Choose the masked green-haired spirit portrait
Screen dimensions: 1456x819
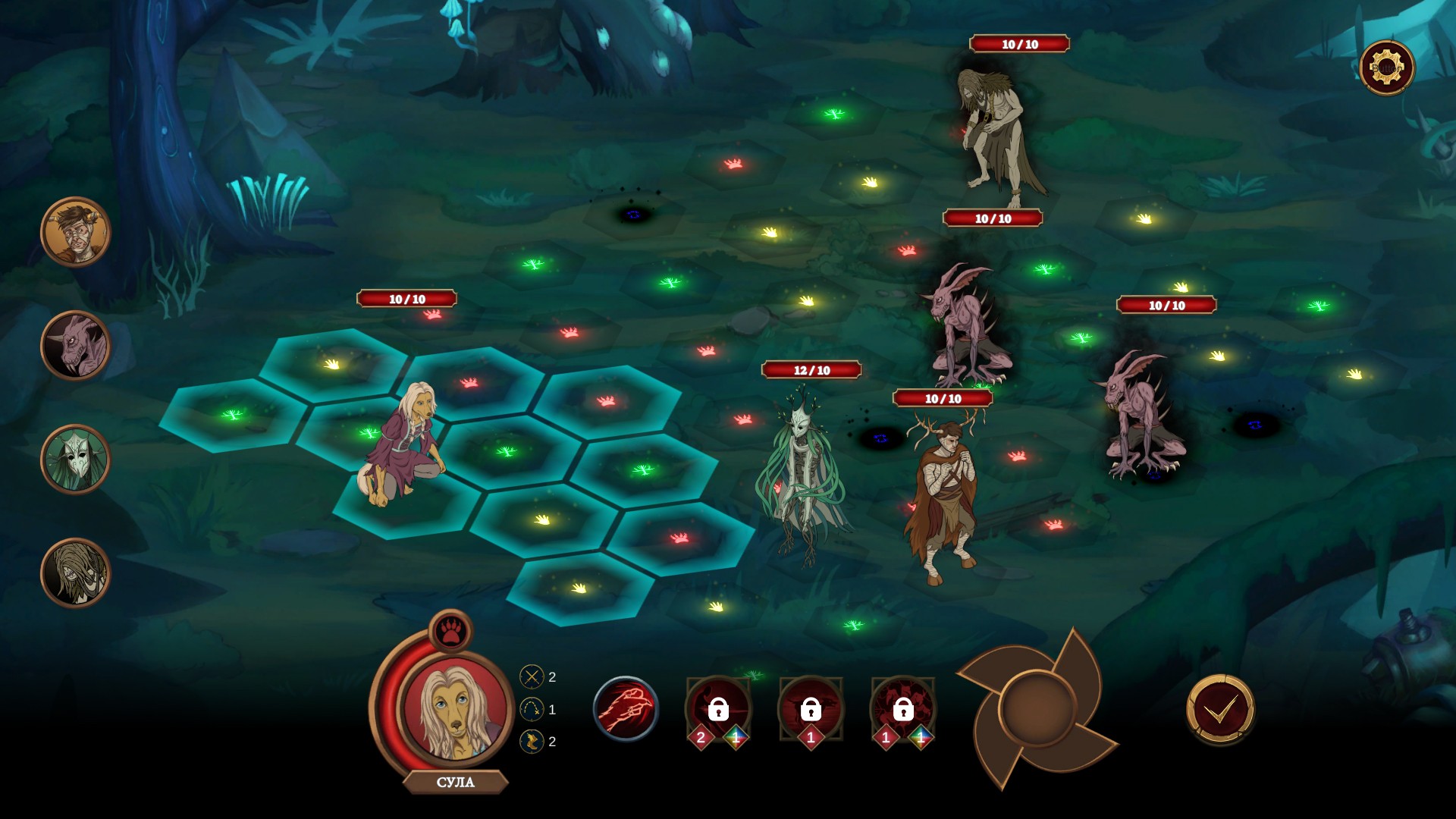[x=76, y=460]
